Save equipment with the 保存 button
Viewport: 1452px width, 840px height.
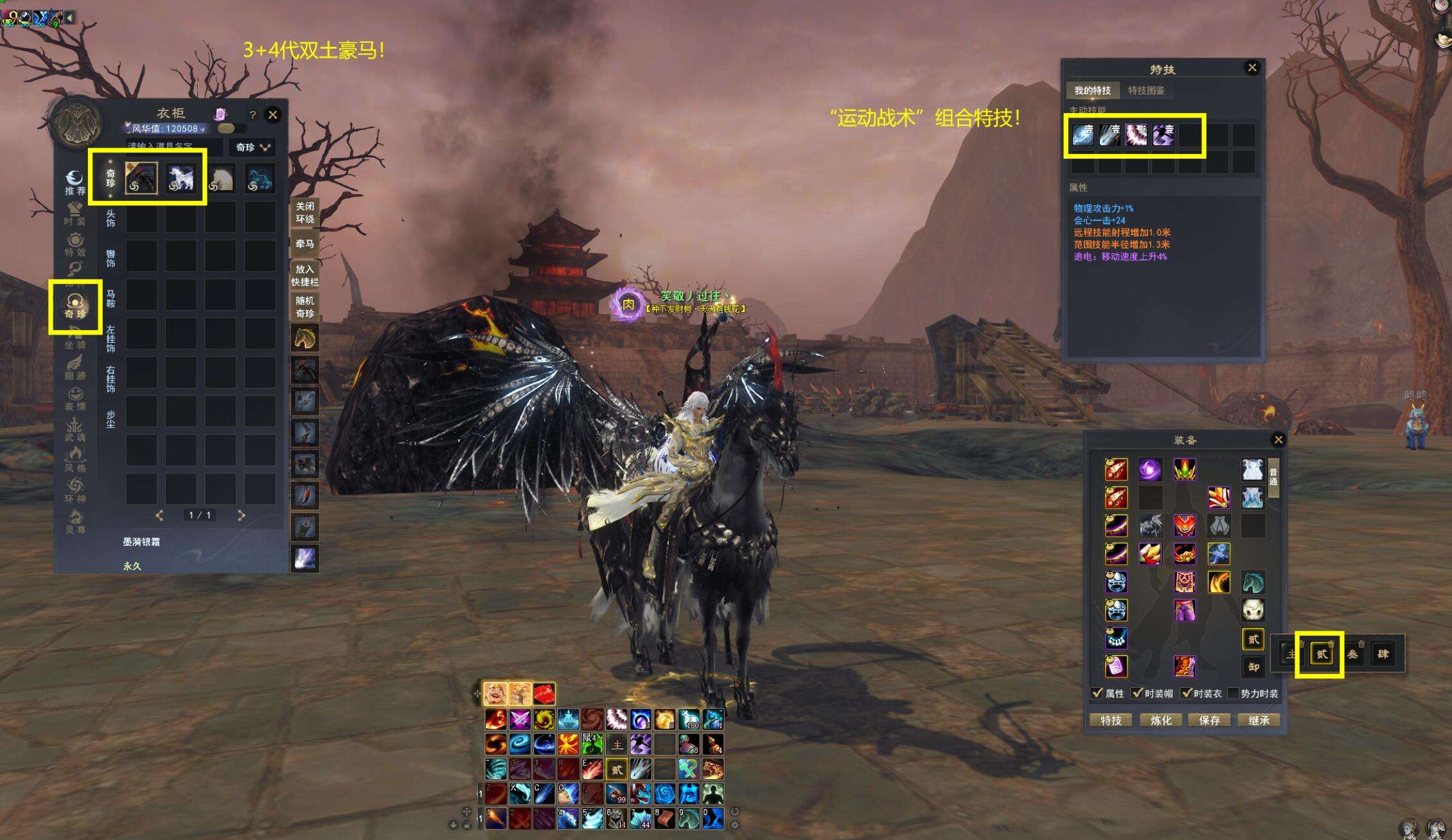[x=1209, y=721]
